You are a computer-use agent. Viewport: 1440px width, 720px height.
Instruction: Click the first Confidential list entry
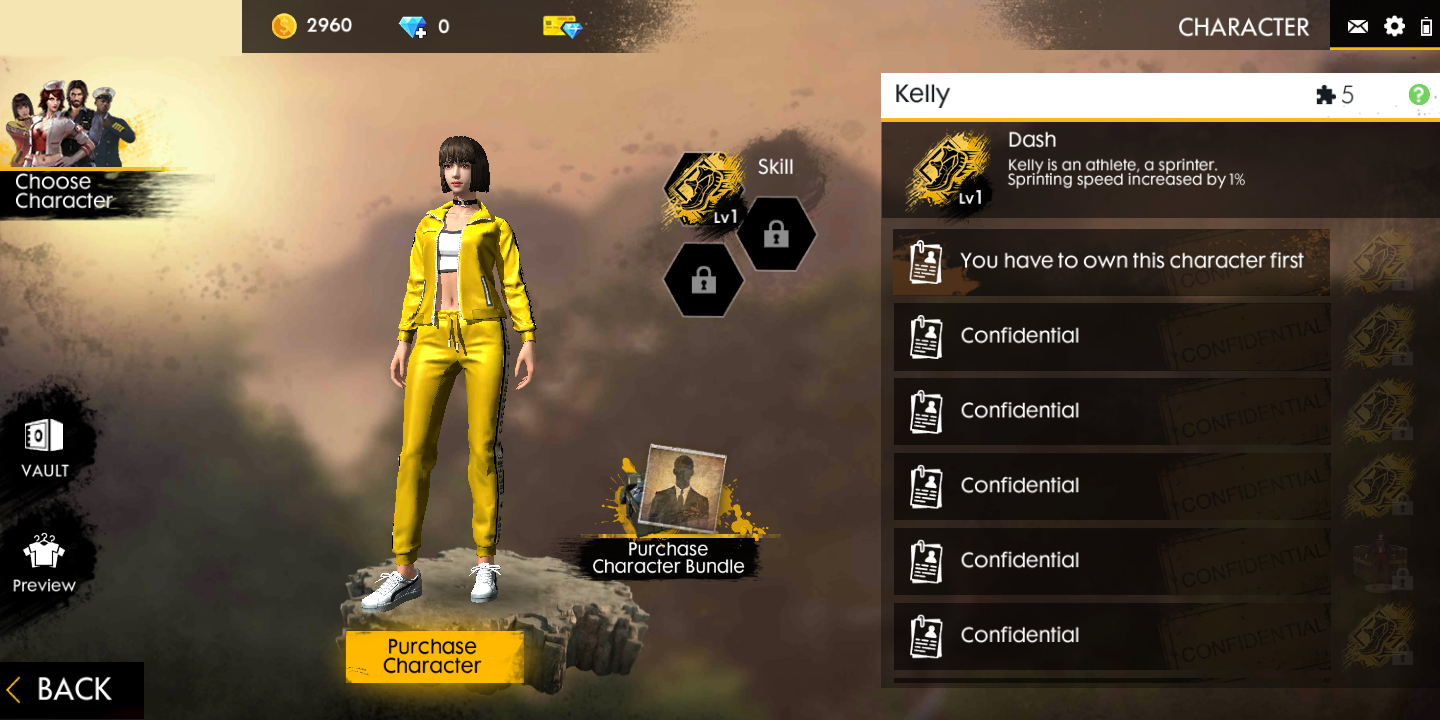coord(1110,336)
